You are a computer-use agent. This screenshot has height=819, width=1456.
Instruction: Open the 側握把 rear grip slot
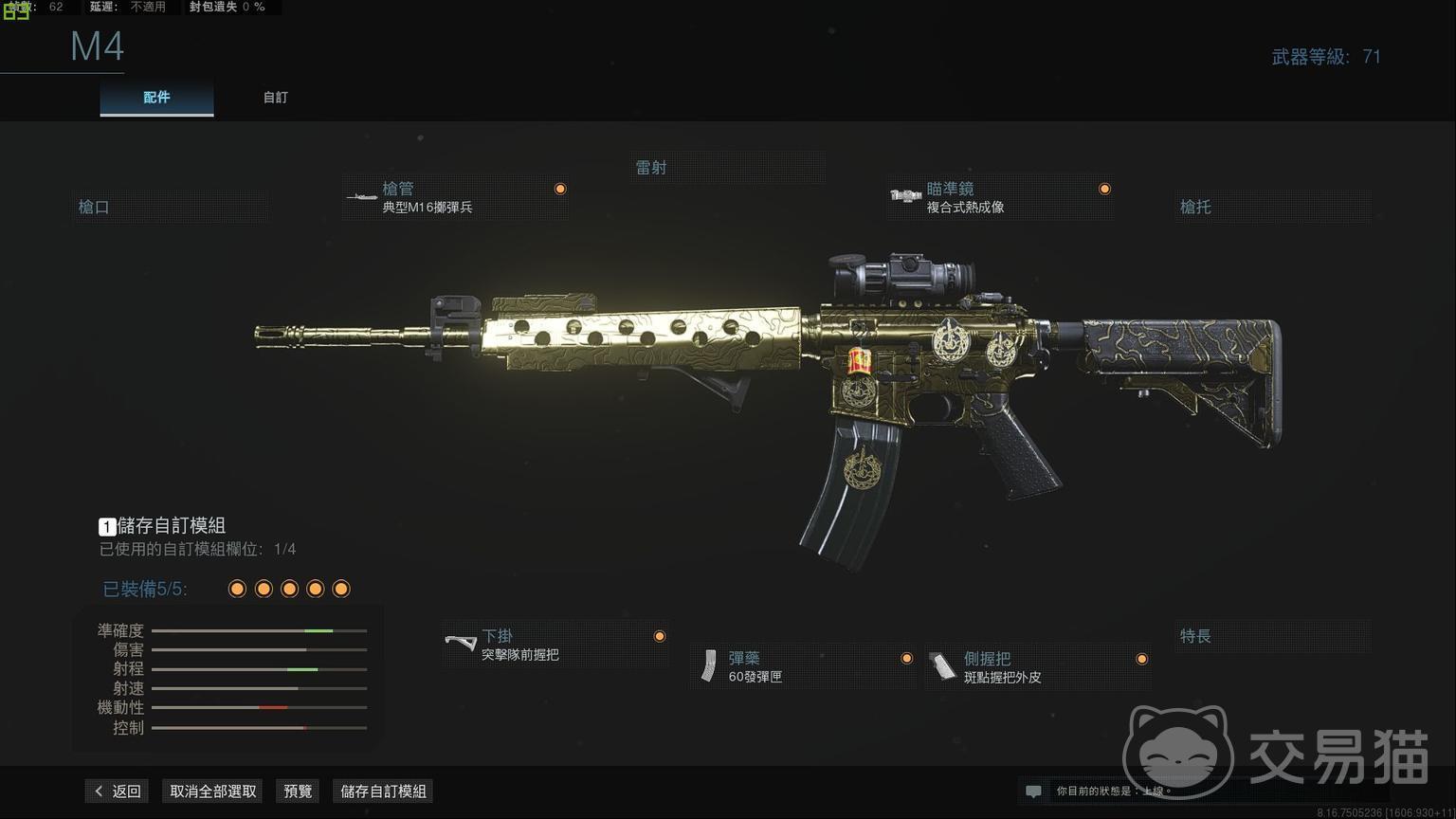(x=1037, y=666)
